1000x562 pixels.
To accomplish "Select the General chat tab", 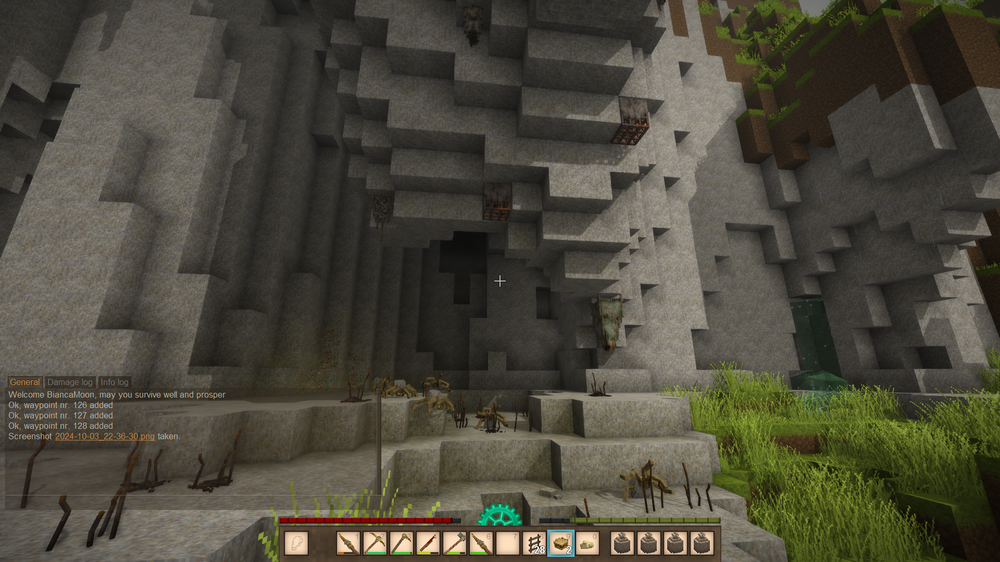I will 25,382.
